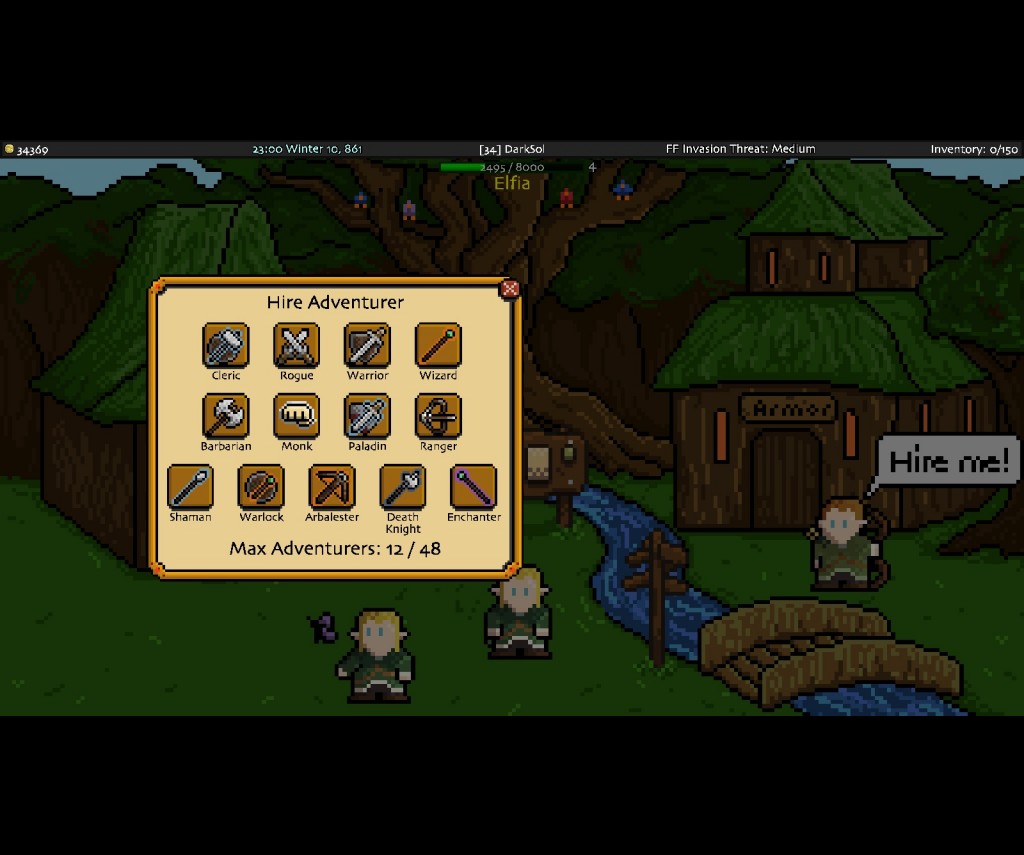Choose the Warrior class
Viewport: 1024px width, 855px height.
(367, 346)
